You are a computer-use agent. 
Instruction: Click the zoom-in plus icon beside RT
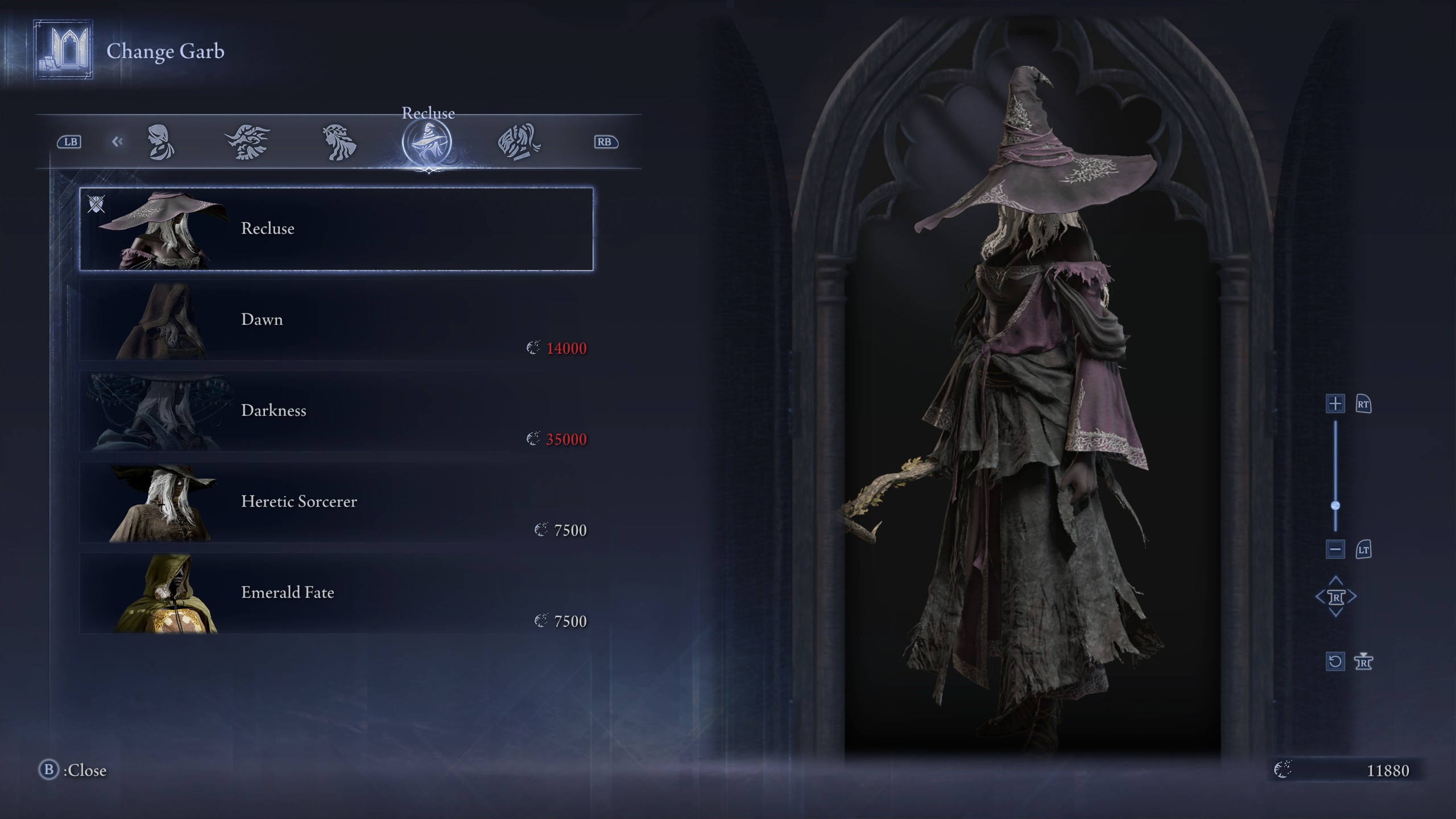[1335, 404]
